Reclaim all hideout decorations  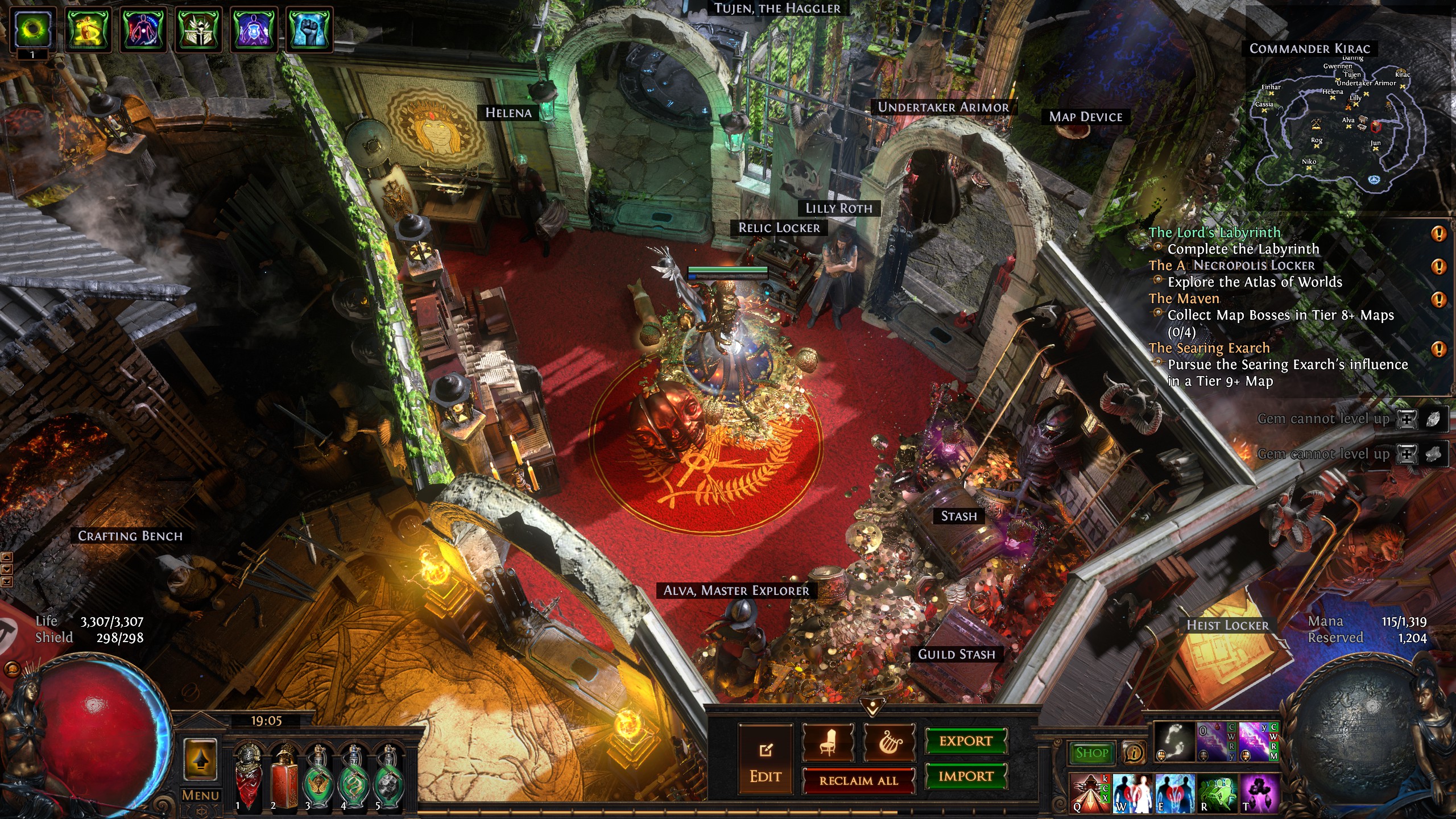click(x=858, y=781)
